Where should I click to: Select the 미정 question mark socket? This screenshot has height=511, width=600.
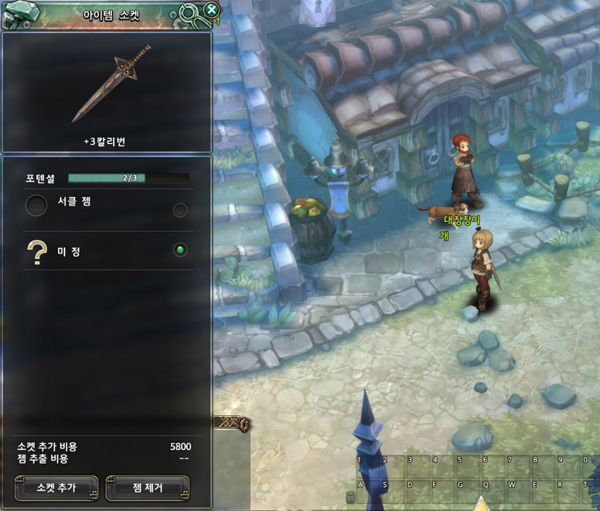click(x=38, y=252)
